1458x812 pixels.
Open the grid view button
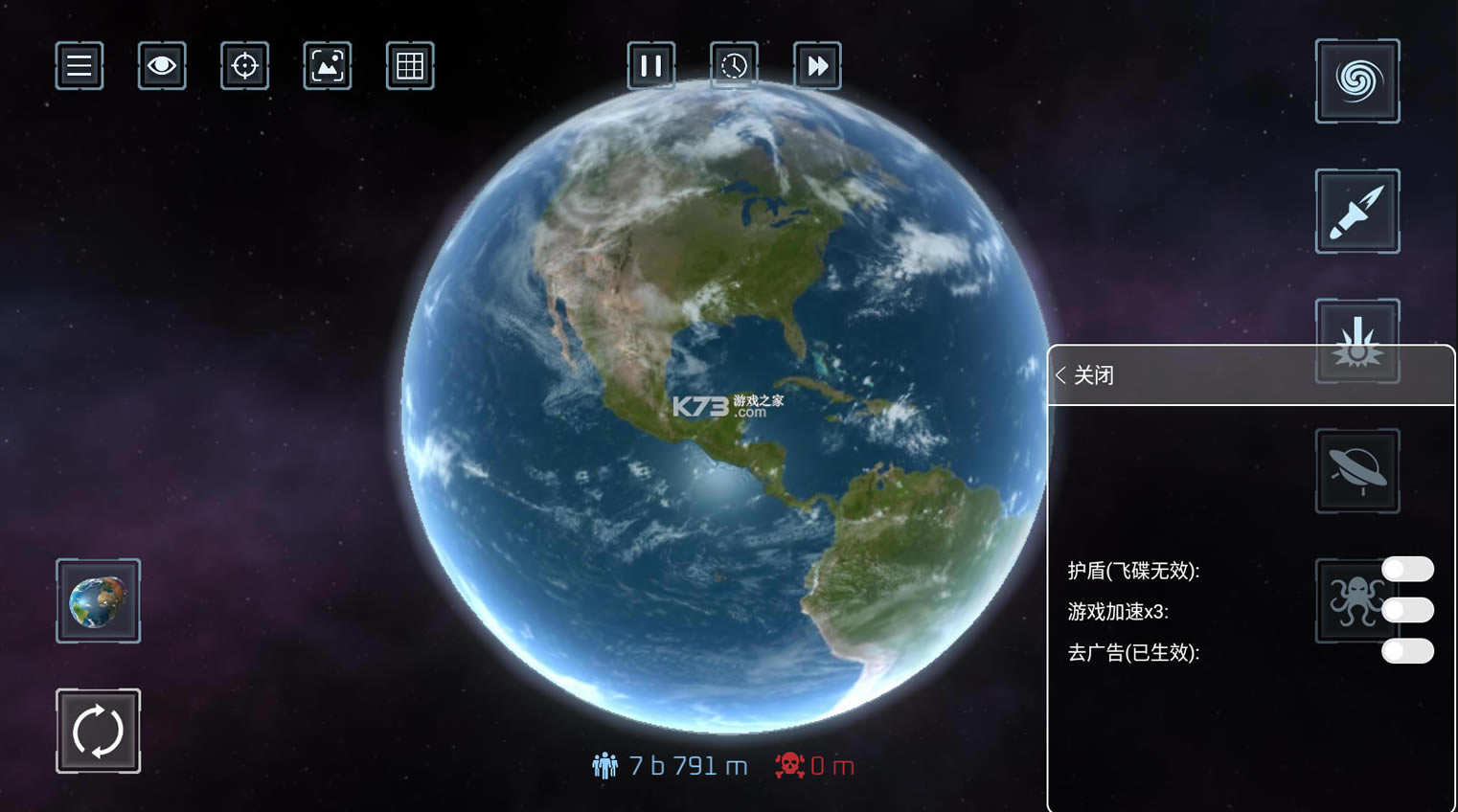coord(410,66)
